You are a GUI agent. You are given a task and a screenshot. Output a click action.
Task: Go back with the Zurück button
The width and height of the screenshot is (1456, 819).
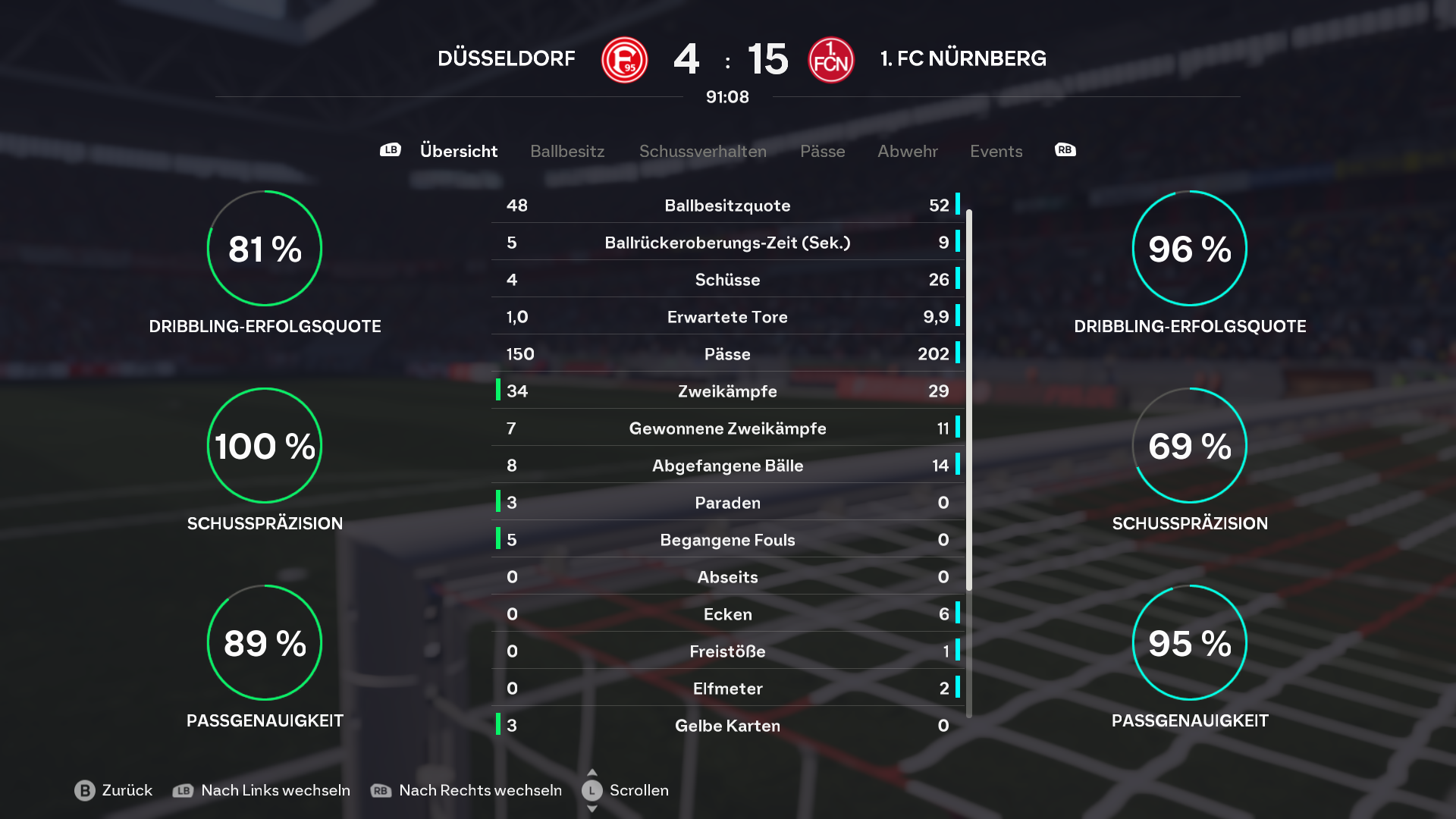(114, 790)
